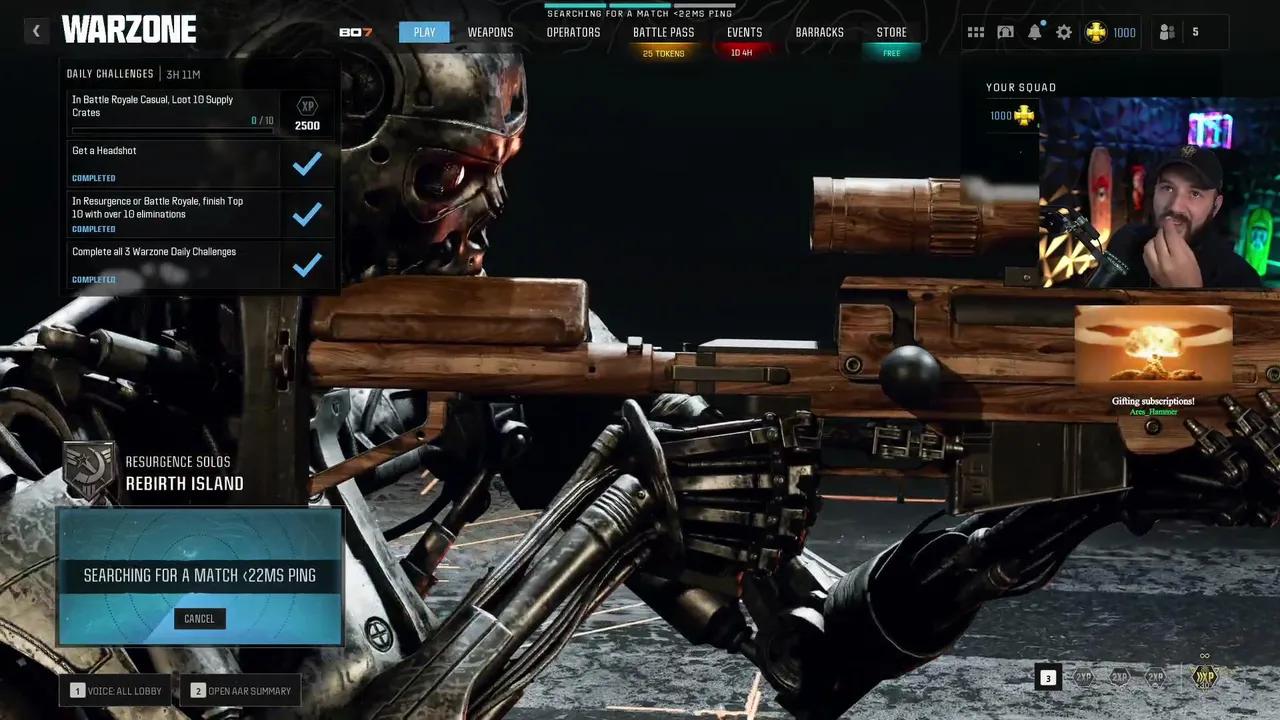Open AAR Summary

(x=240, y=690)
